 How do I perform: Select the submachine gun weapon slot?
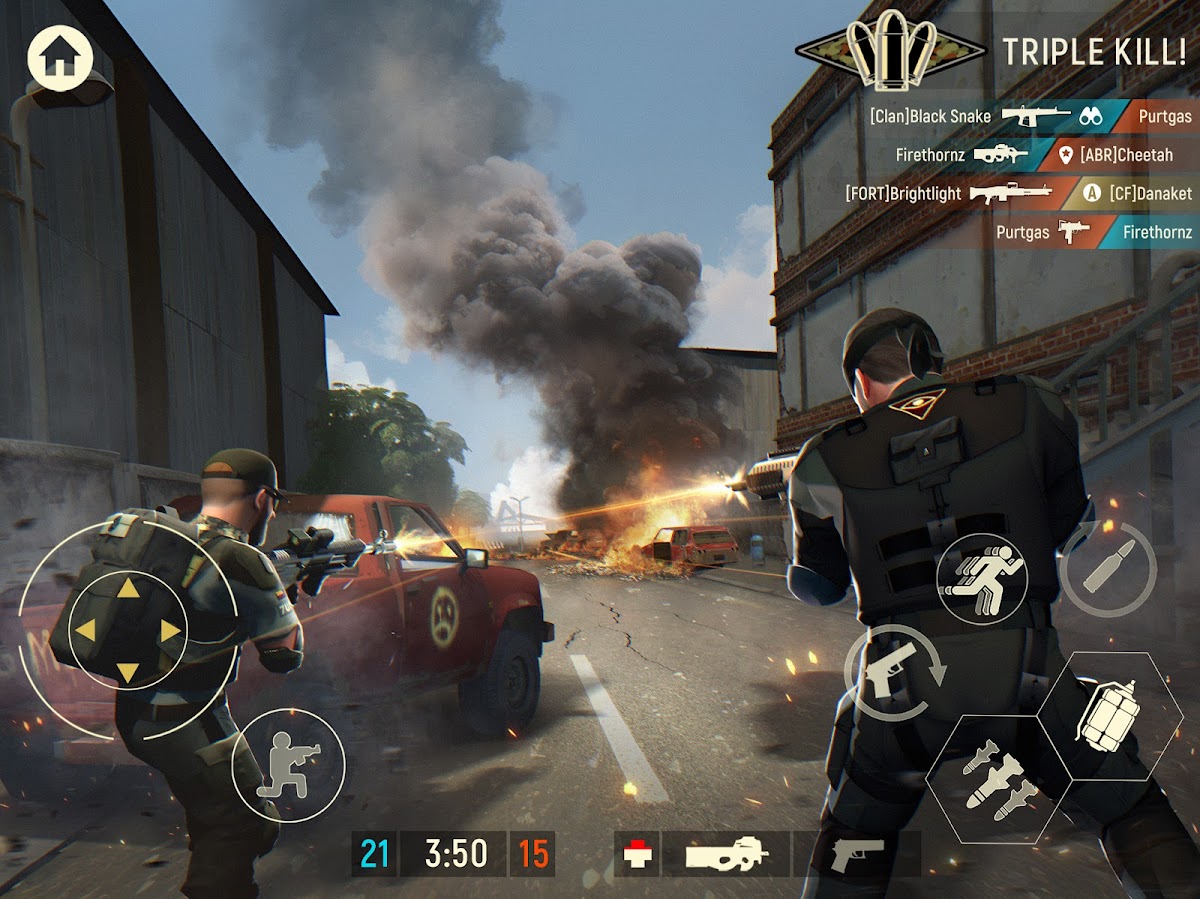pos(726,854)
